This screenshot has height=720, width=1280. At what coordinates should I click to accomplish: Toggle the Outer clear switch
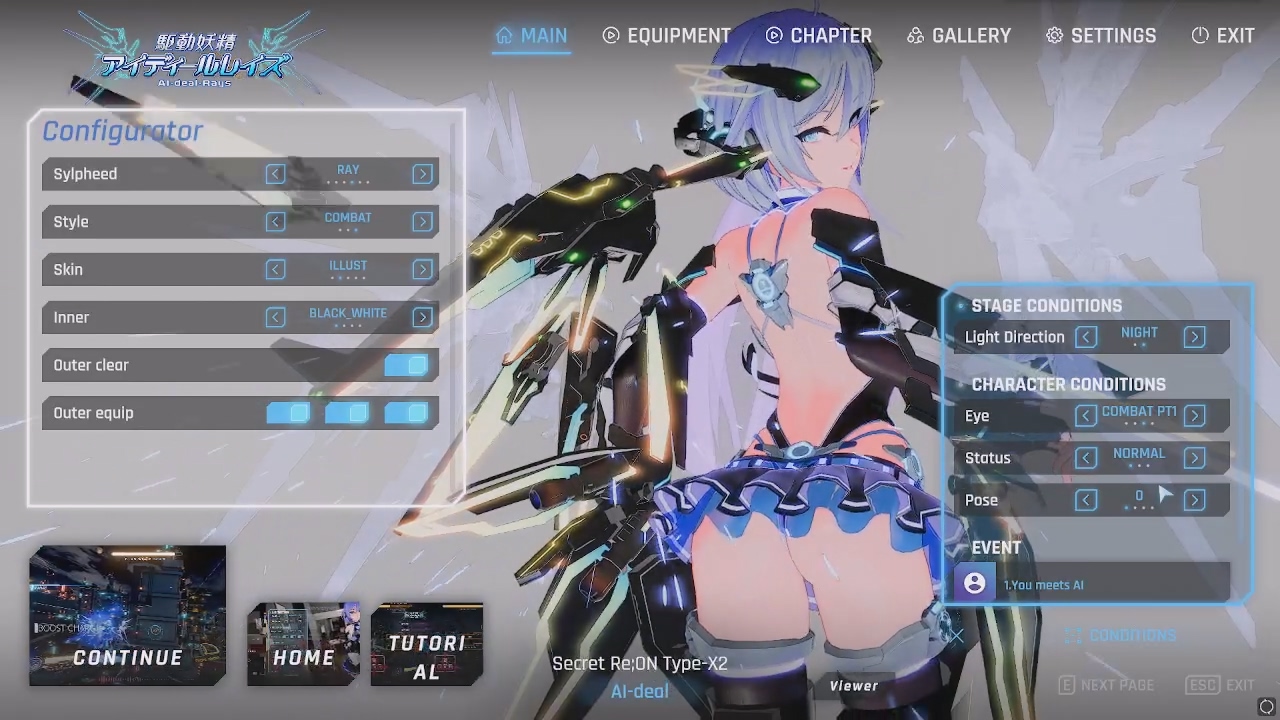(x=406, y=366)
